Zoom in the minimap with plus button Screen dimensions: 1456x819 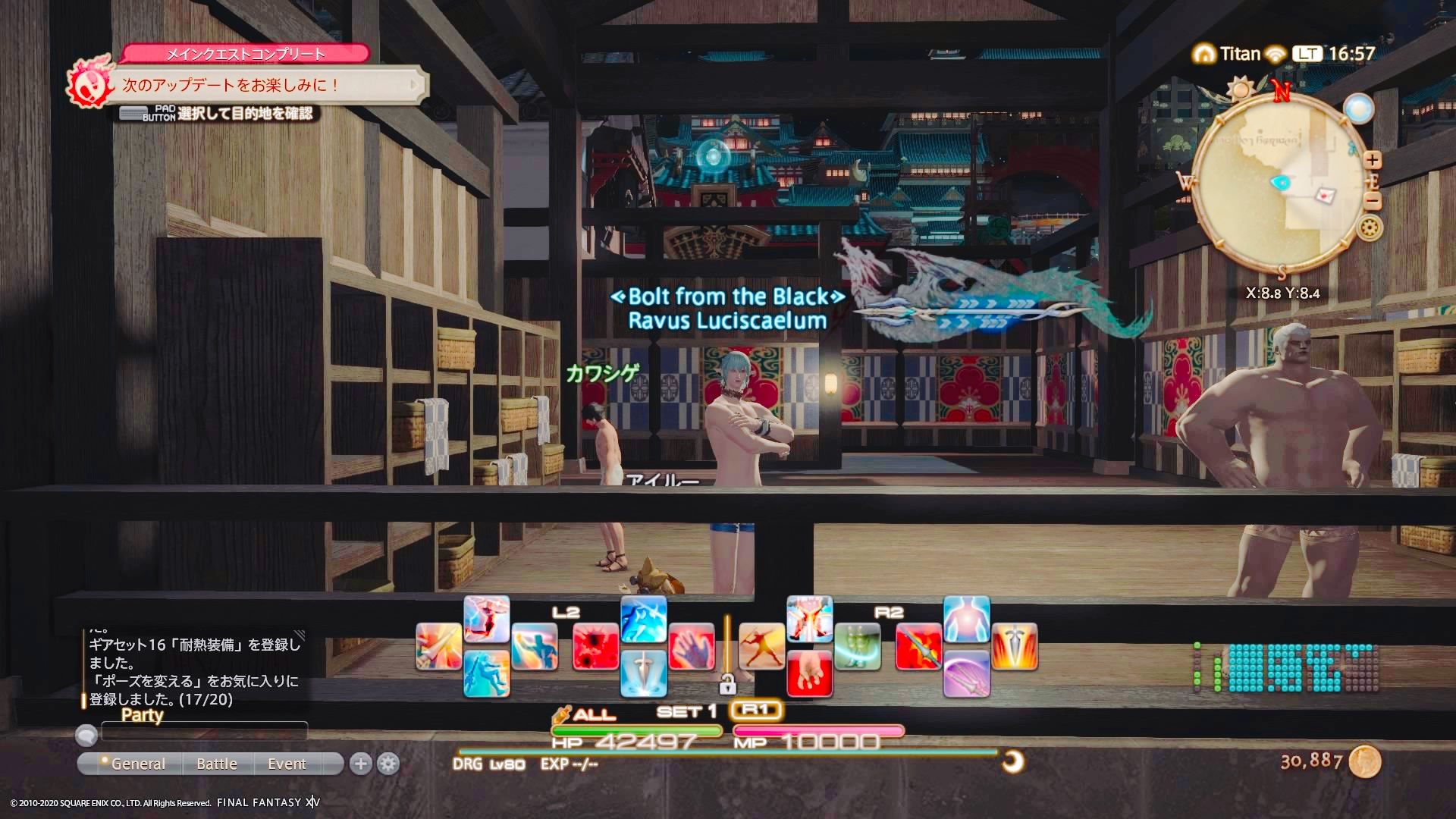[x=1372, y=160]
